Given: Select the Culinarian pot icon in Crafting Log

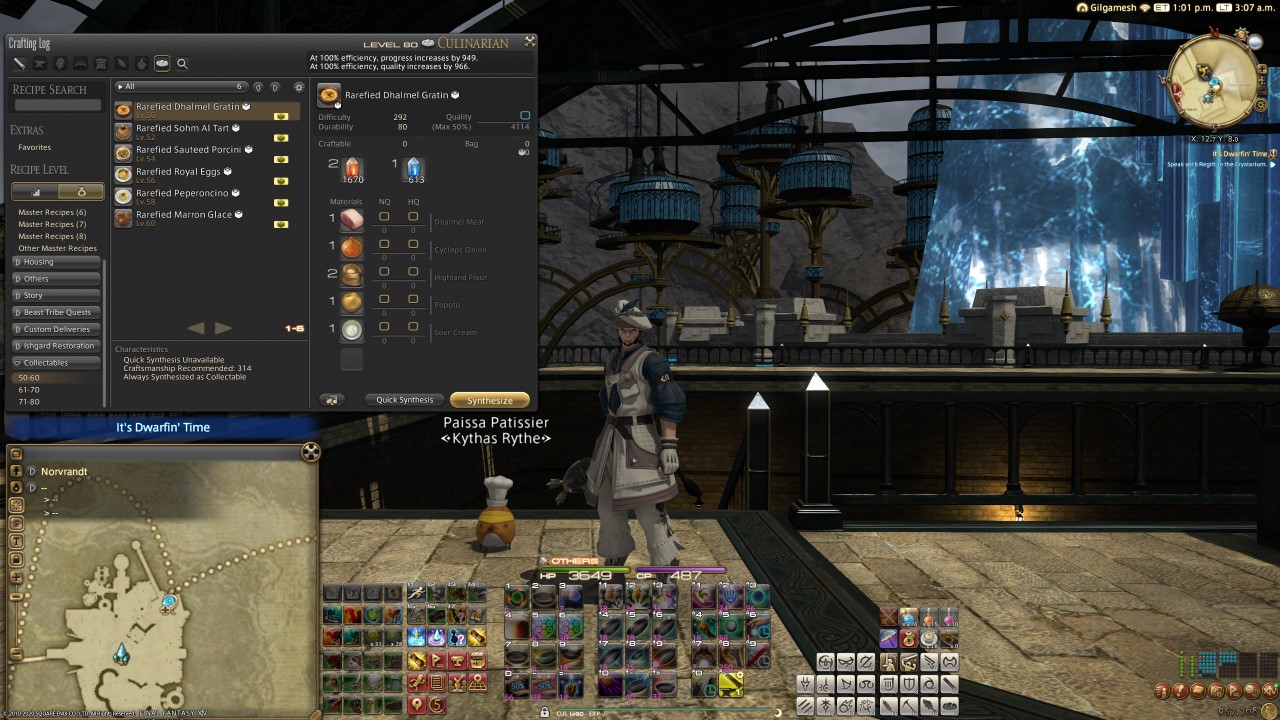Looking at the screenshot, I should [162, 63].
